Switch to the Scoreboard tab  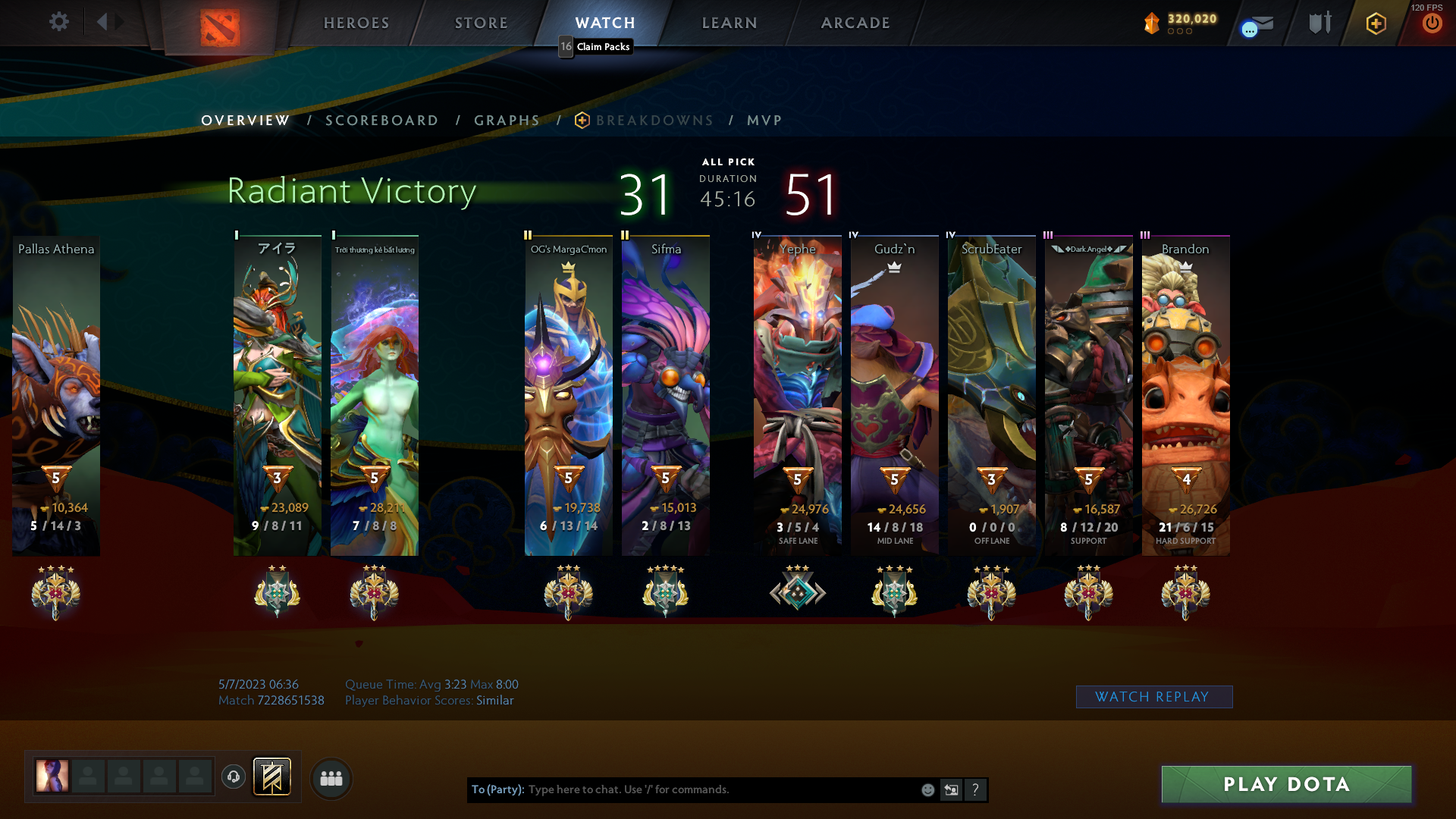[381, 120]
